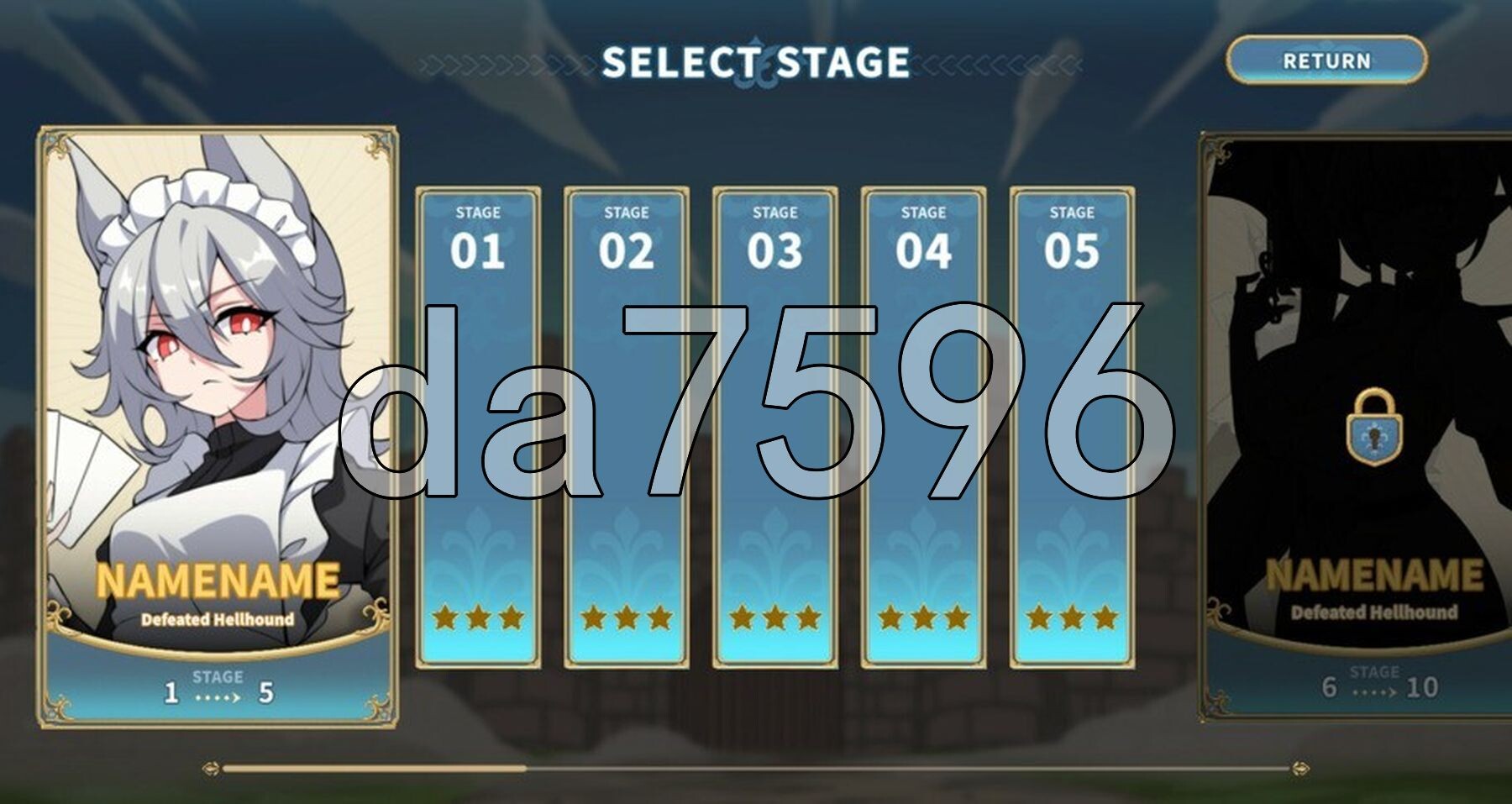Start Stage 05 tile
This screenshot has height=804, width=1512.
click(x=1072, y=427)
